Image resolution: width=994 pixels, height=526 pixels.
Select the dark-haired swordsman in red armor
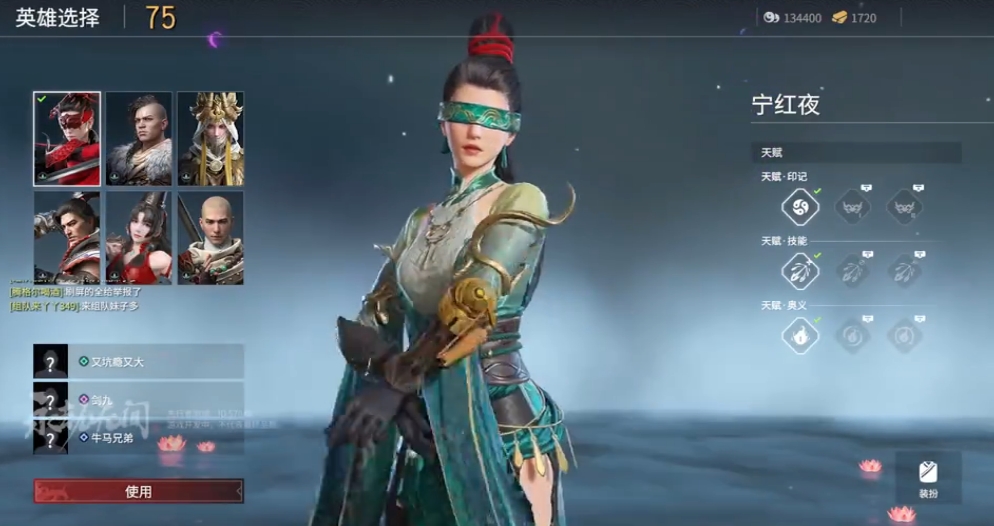click(67, 237)
